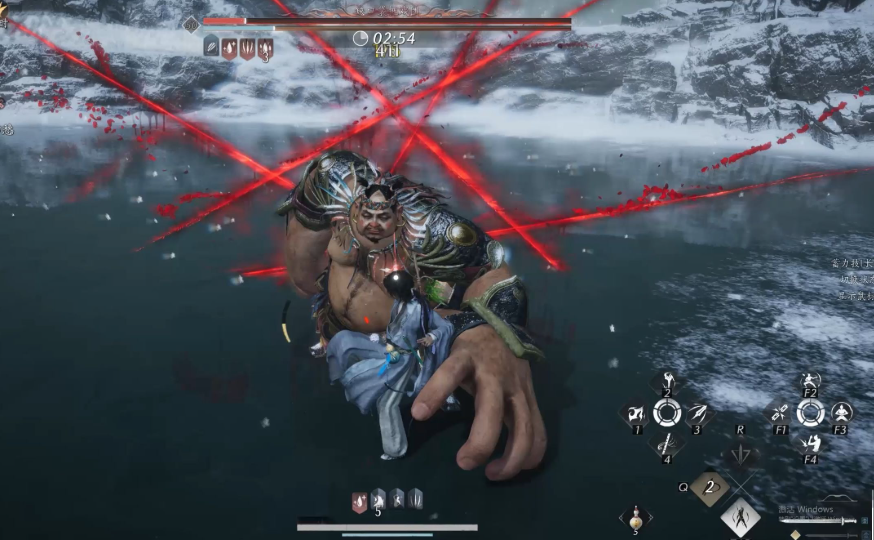
Task: Select the sword weapon slot
Action: 848,520
